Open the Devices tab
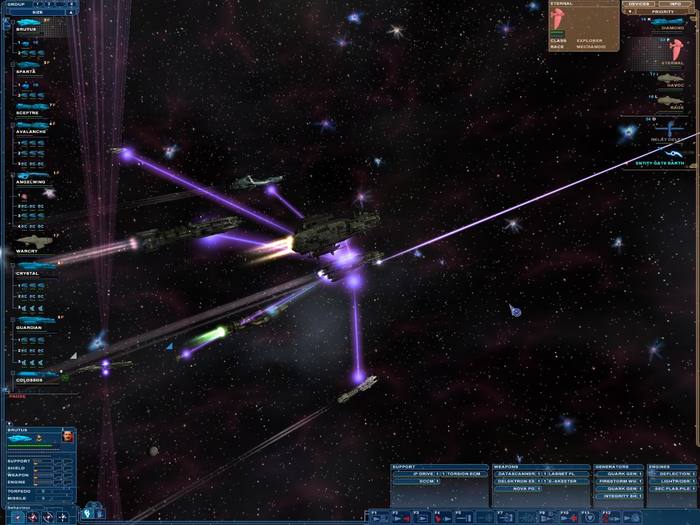The width and height of the screenshot is (700, 525). [x=638, y=4]
